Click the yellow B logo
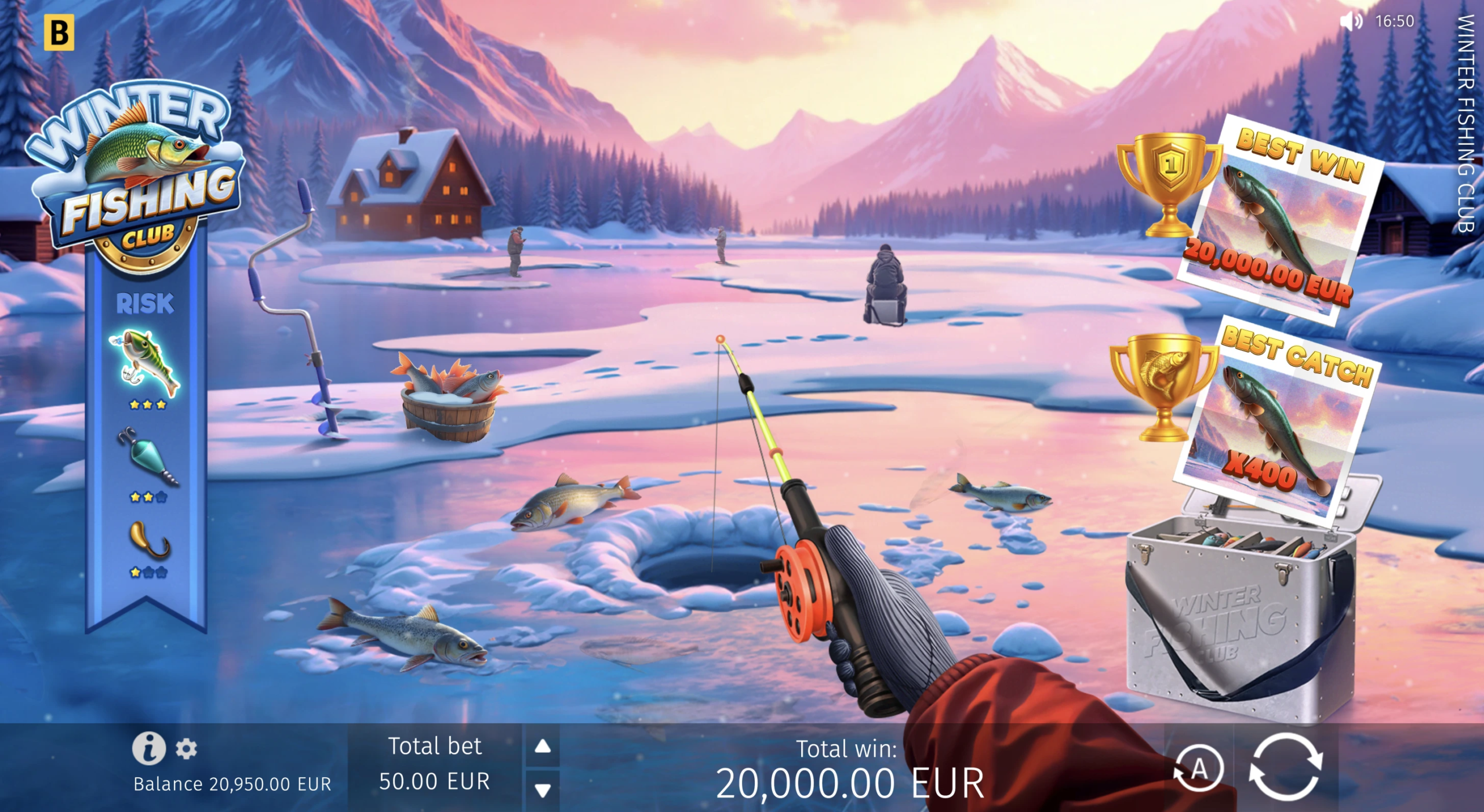Image resolution: width=1484 pixels, height=812 pixels. [59, 32]
